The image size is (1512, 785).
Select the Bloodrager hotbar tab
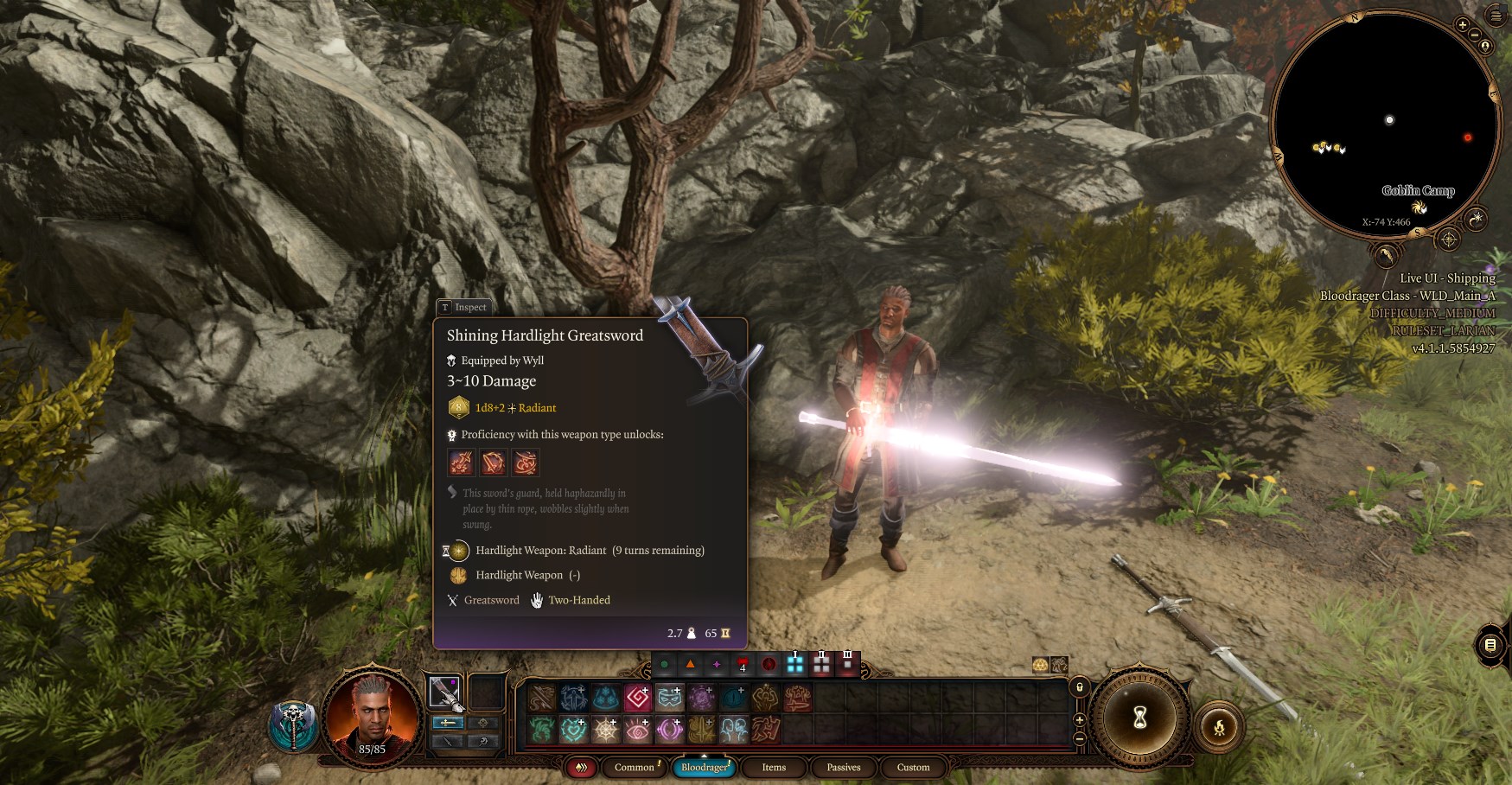pyautogui.click(x=705, y=767)
